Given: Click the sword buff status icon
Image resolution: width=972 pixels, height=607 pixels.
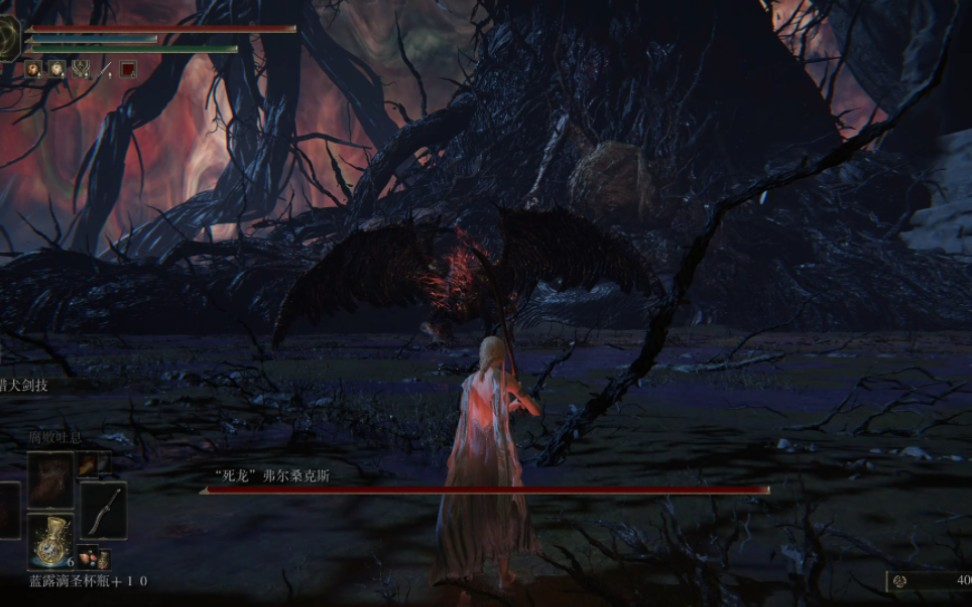Looking at the screenshot, I should tap(104, 69).
